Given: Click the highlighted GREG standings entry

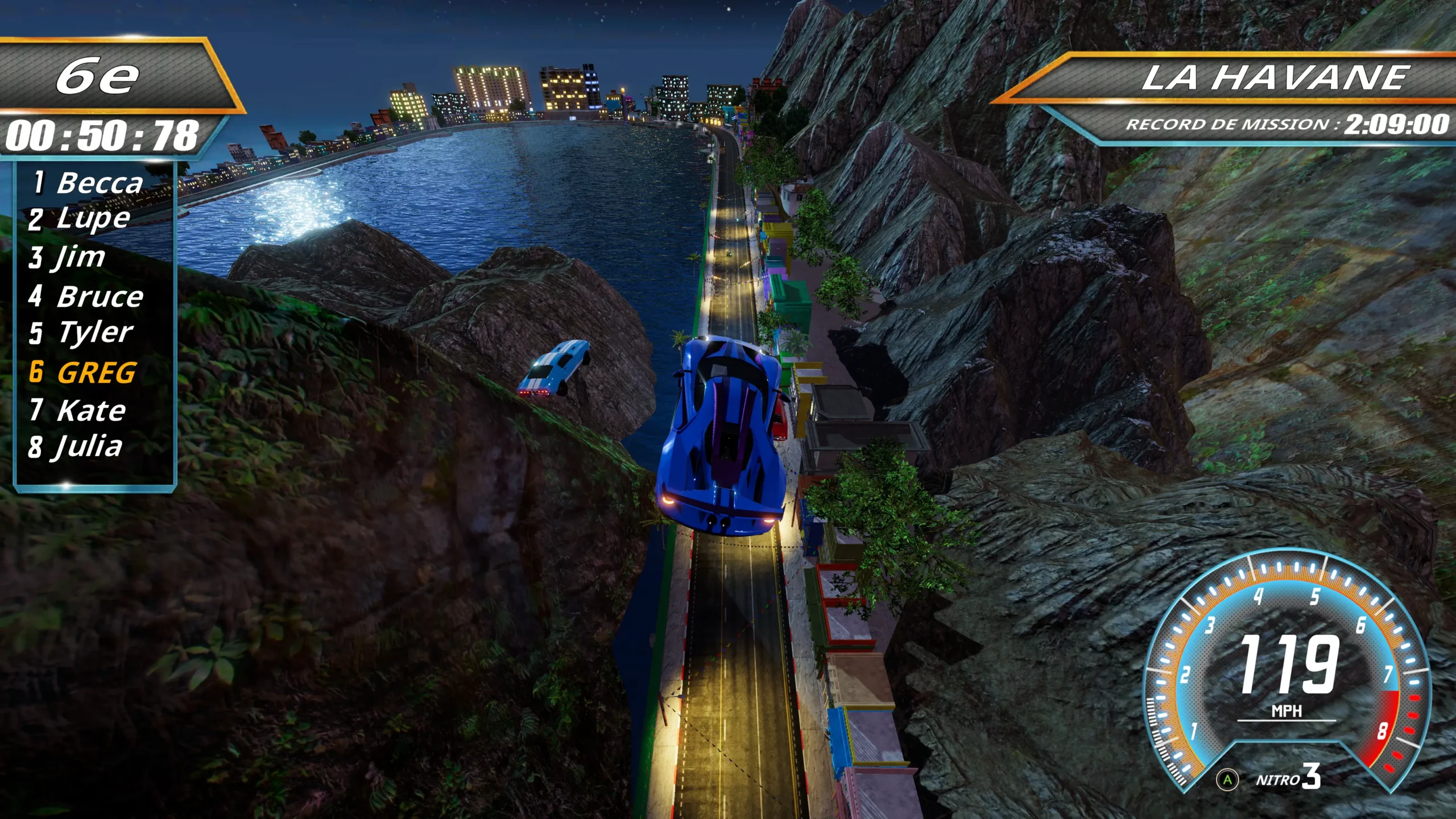Looking at the screenshot, I should (83, 373).
